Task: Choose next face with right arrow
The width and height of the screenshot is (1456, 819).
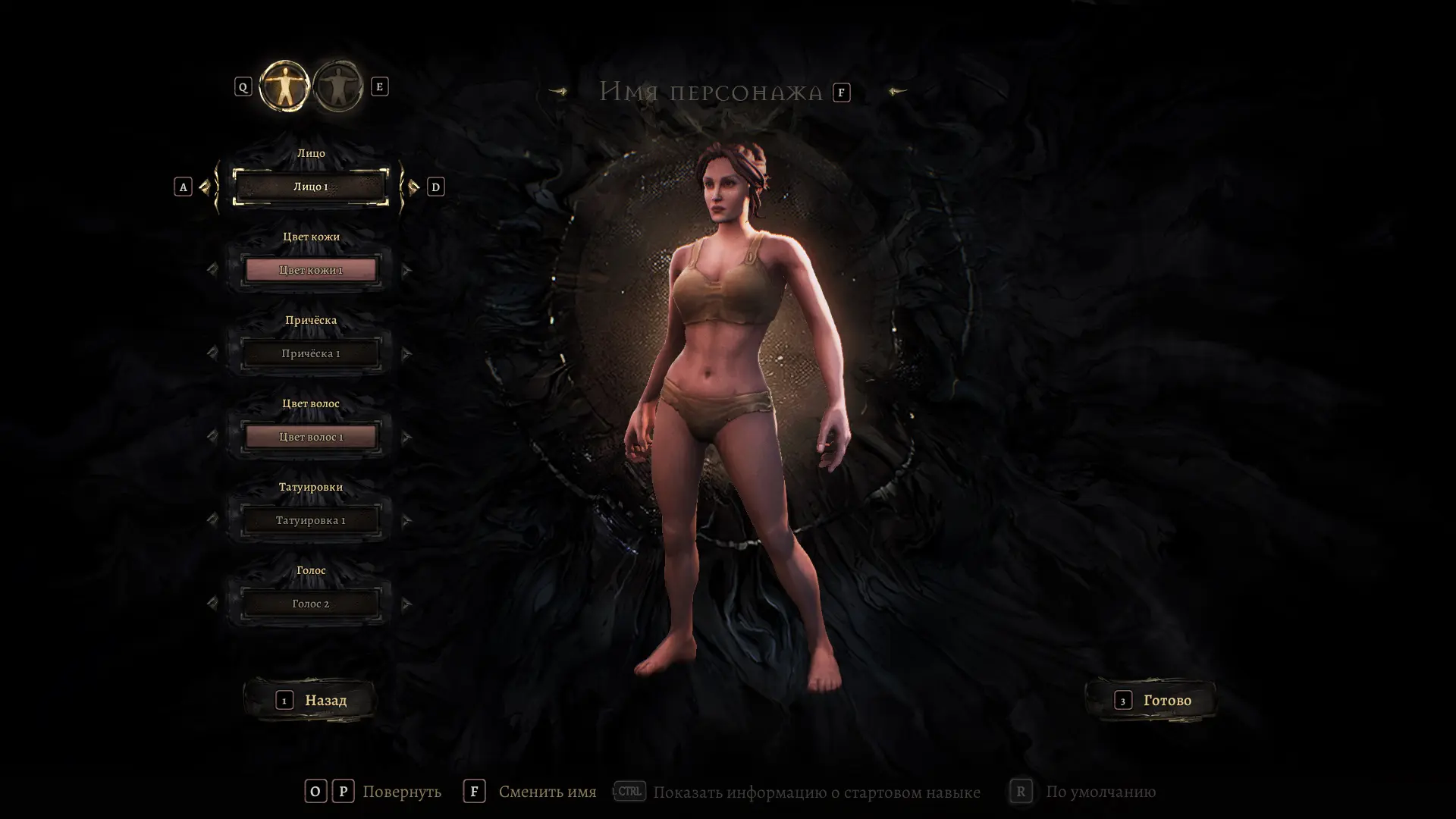Action: coord(413,187)
